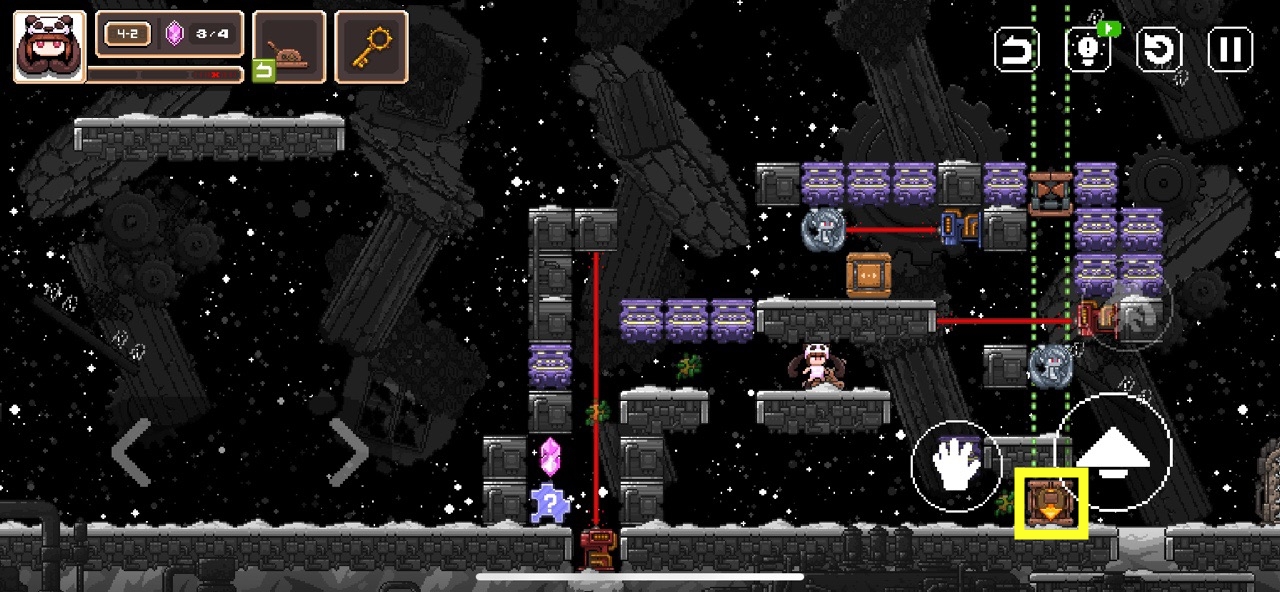Select the lever switch item slot

click(x=289, y=46)
